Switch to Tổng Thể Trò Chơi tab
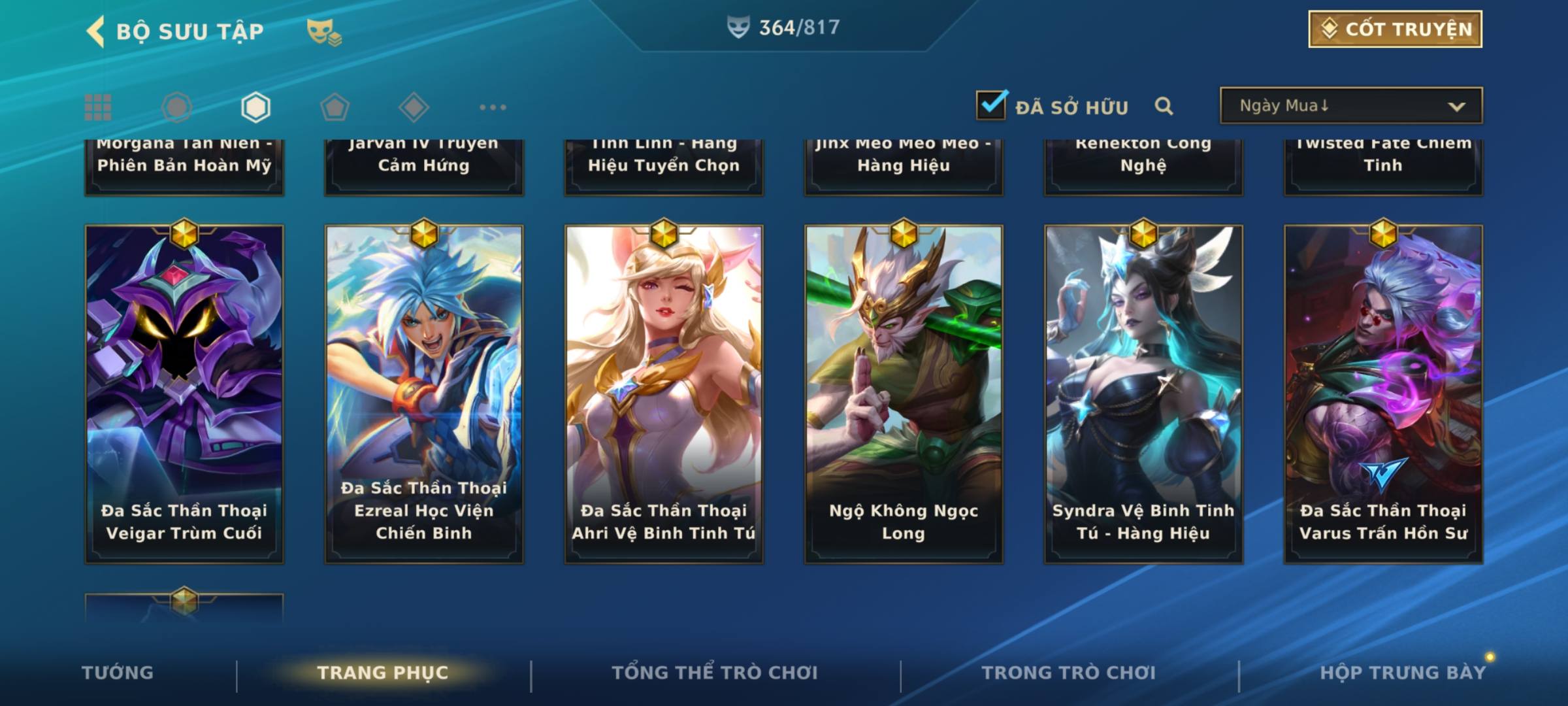Viewport: 1568px width, 706px height. point(714,673)
